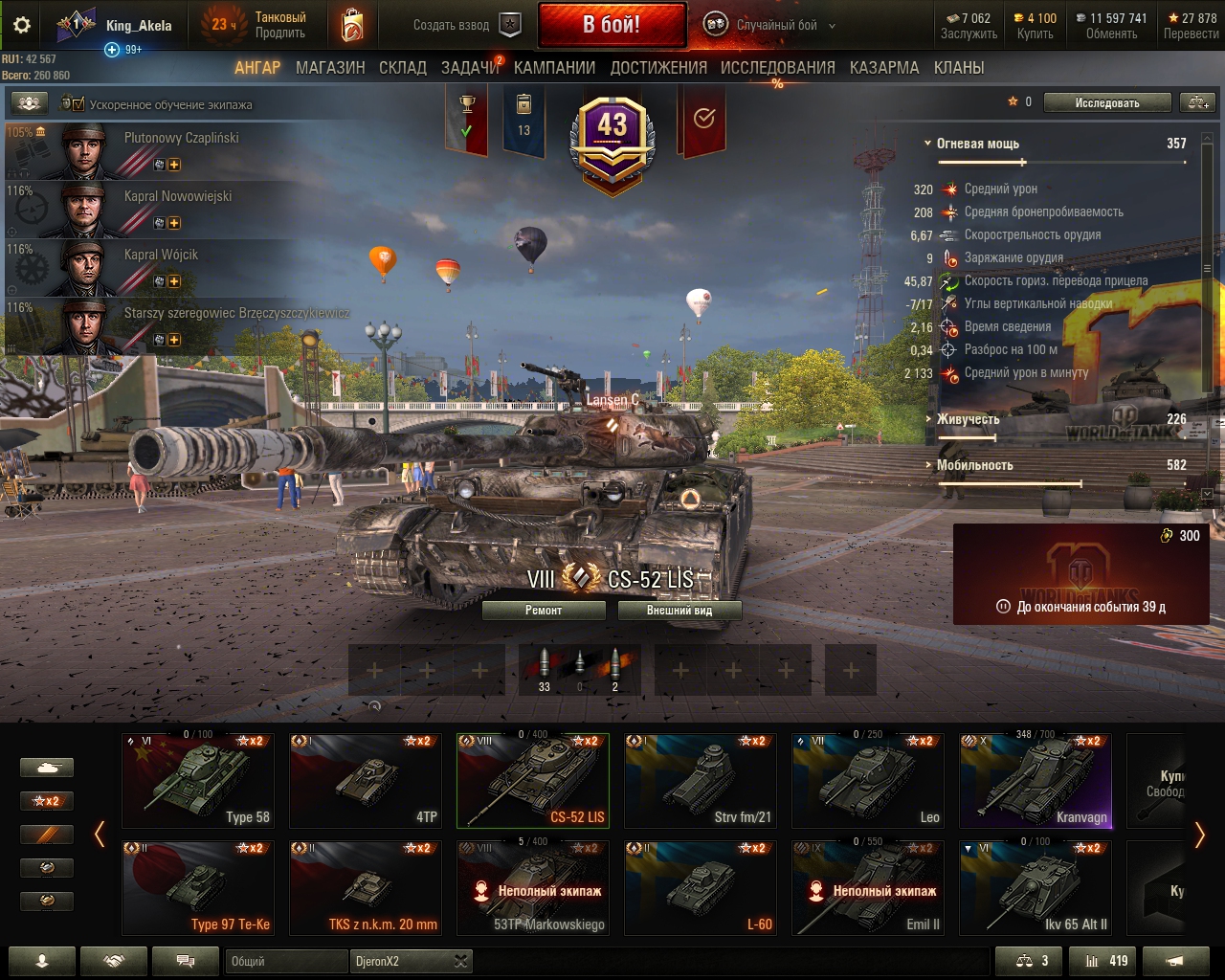Image resolution: width=1225 pixels, height=980 pixels.
Task: Open the settings gear menu
Action: 22,26
